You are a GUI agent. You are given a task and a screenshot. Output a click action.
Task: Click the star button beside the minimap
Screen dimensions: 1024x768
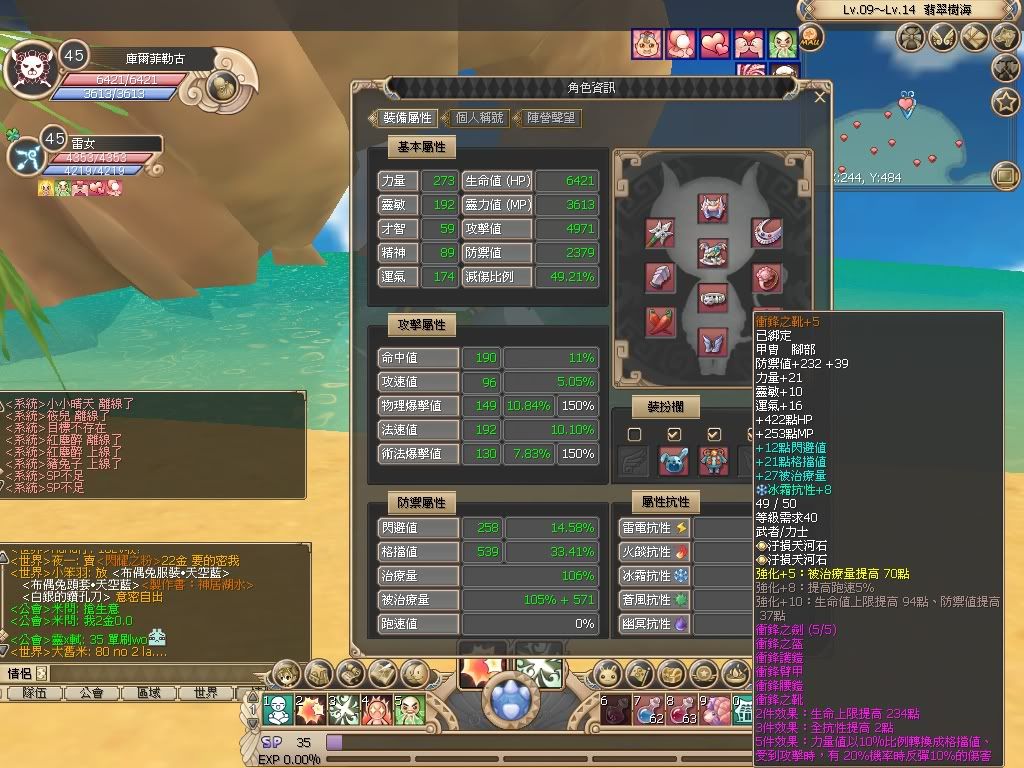pyautogui.click(x=1004, y=101)
